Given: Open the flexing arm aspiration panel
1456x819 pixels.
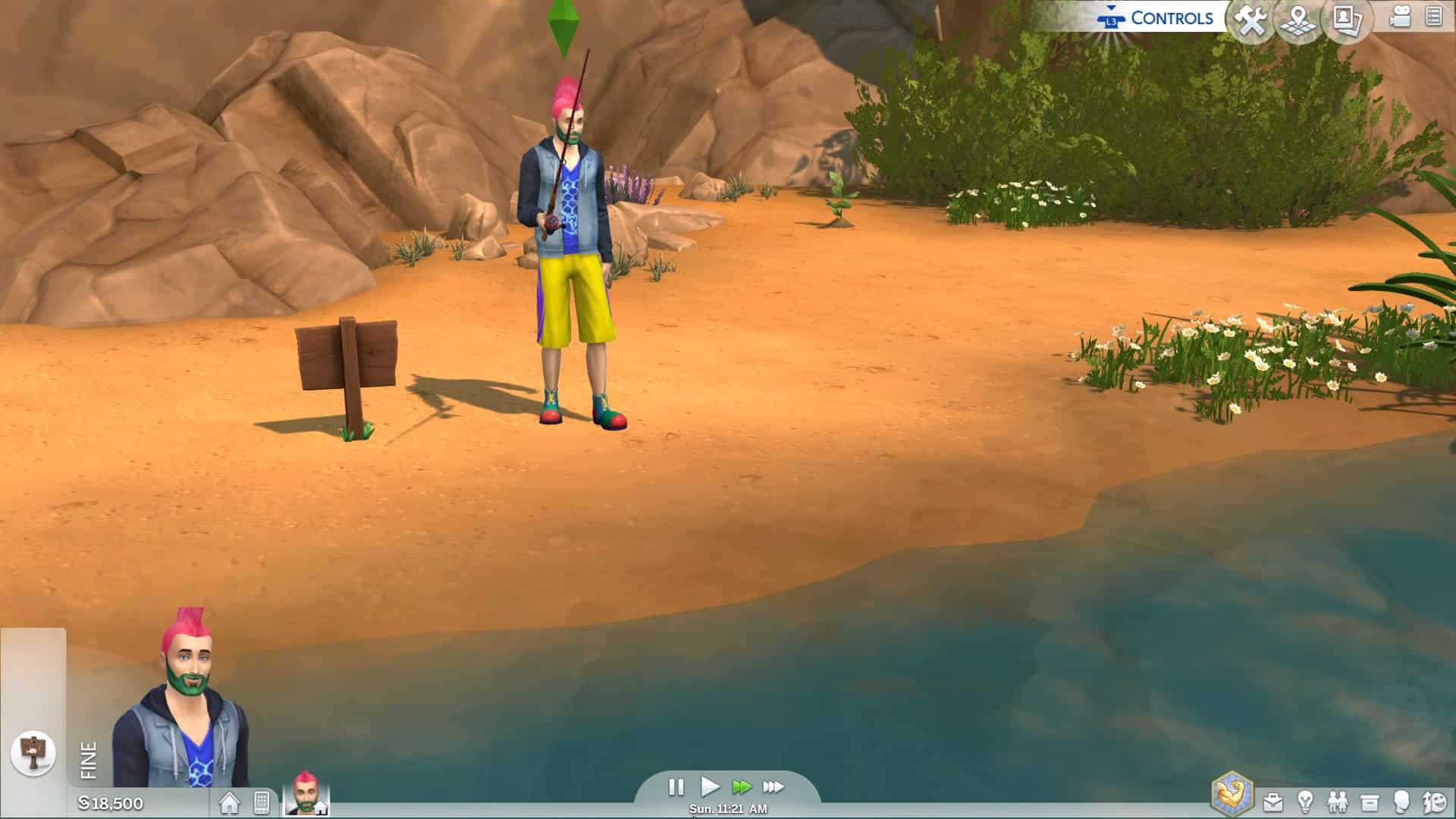Looking at the screenshot, I should [x=1232, y=795].
